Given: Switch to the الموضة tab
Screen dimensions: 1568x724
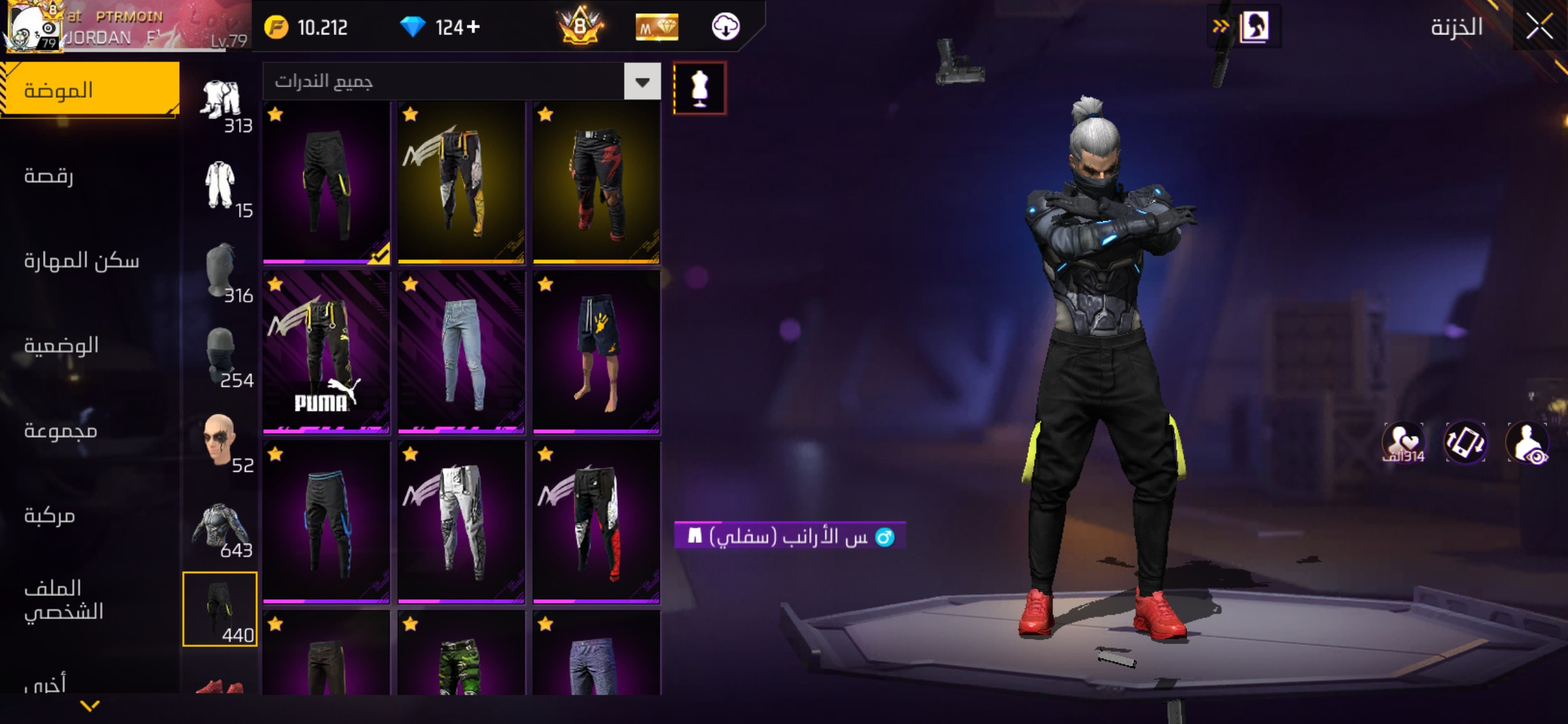Looking at the screenshot, I should [x=90, y=90].
